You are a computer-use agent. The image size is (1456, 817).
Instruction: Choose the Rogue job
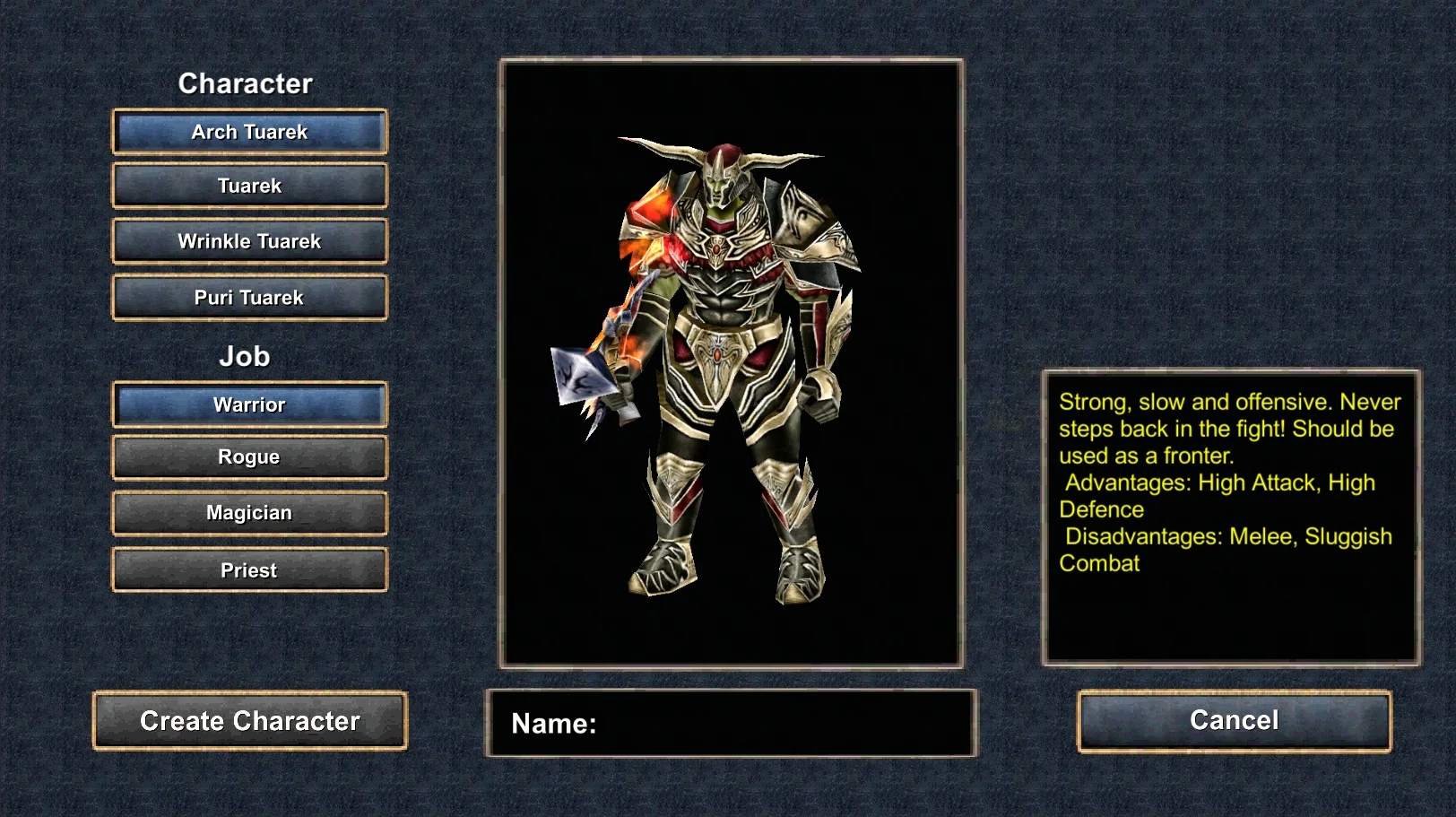[249, 456]
